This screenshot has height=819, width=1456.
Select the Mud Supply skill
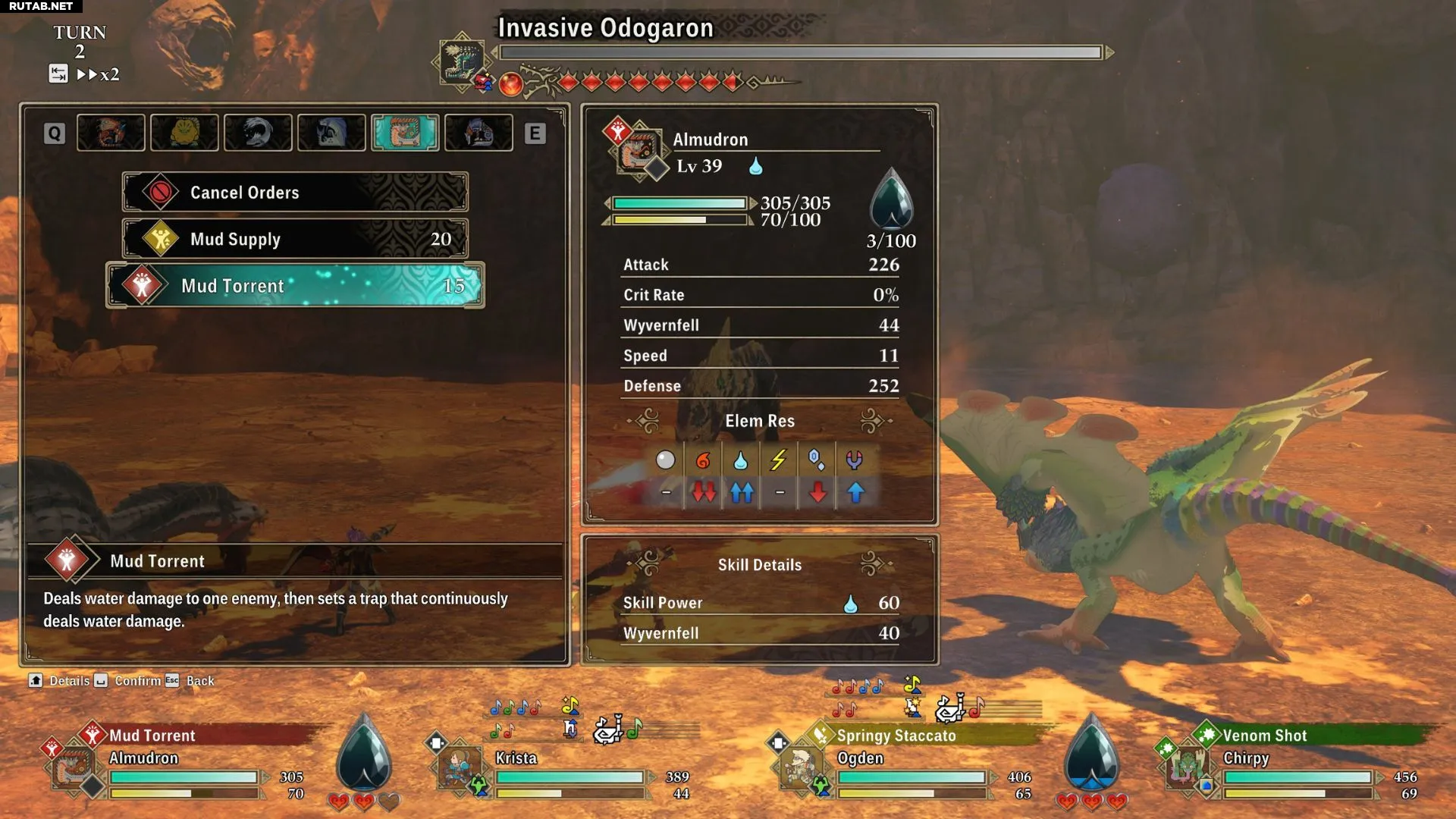click(x=294, y=239)
